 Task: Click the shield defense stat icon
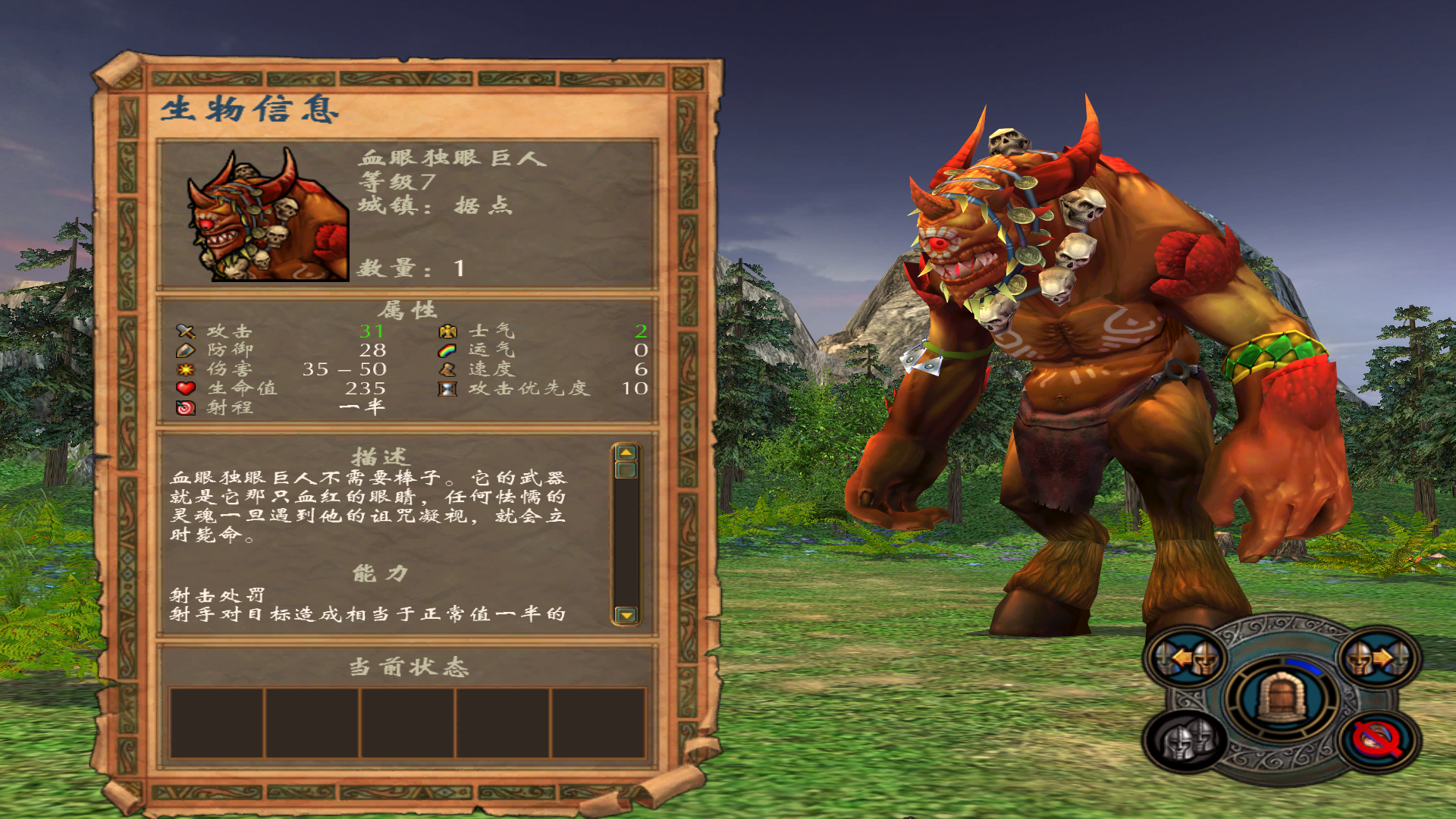tap(186, 350)
